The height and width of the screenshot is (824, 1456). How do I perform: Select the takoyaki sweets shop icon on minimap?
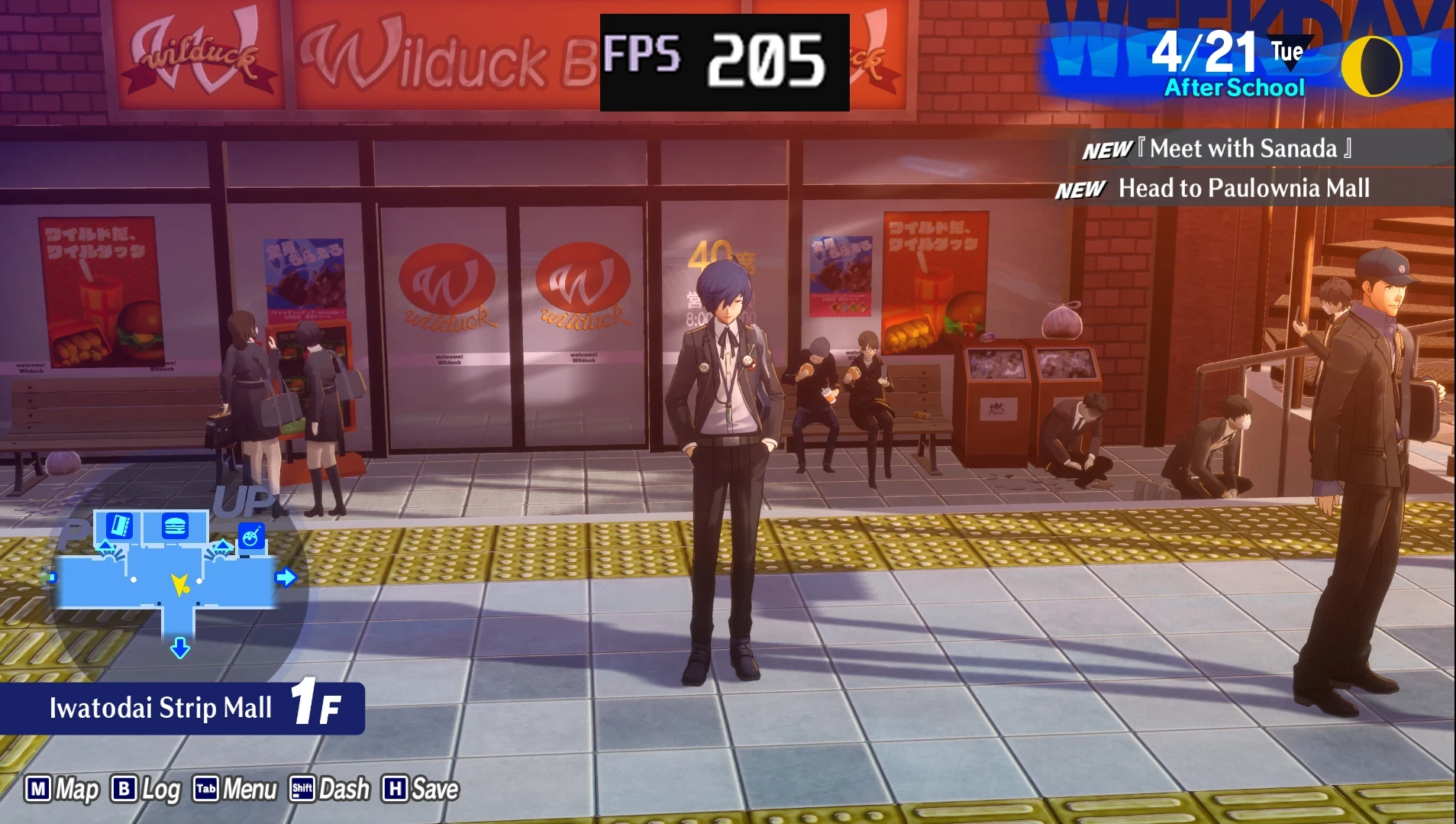click(x=251, y=536)
